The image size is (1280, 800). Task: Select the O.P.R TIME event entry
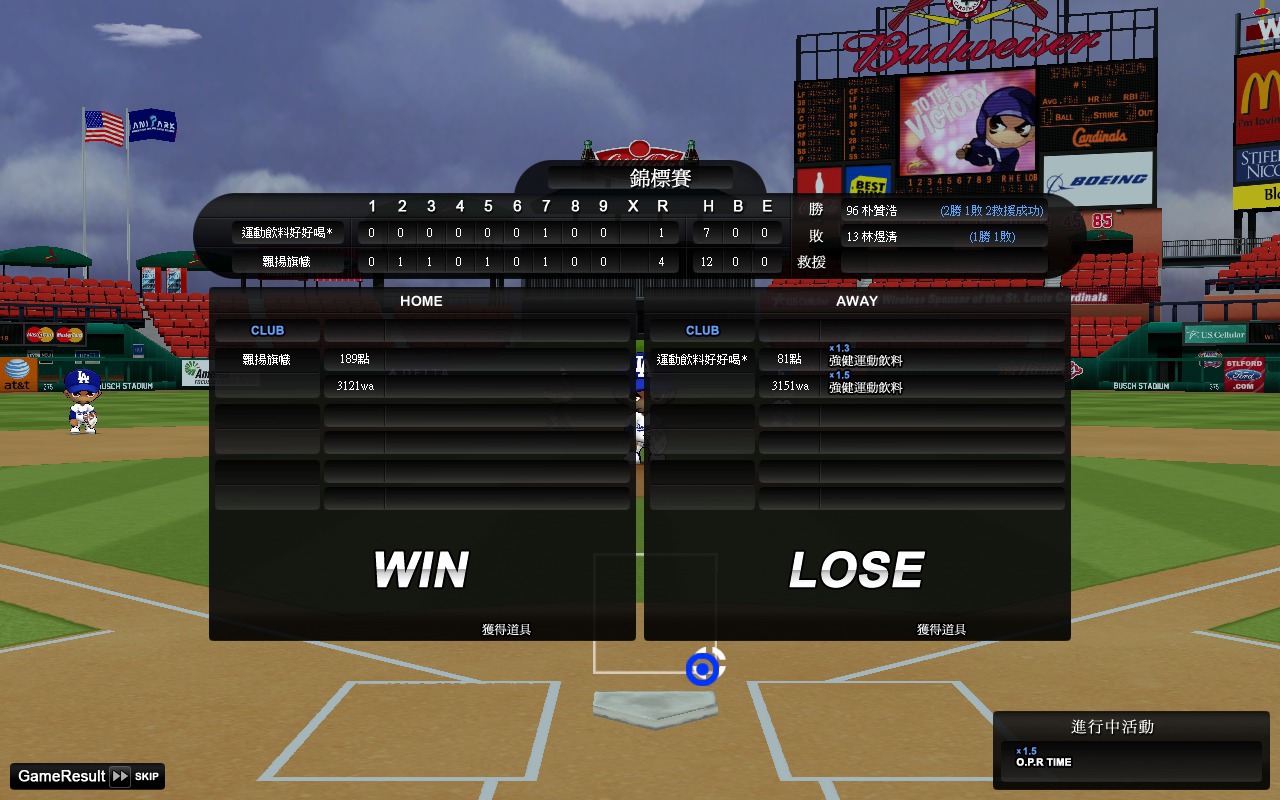pos(1131,760)
